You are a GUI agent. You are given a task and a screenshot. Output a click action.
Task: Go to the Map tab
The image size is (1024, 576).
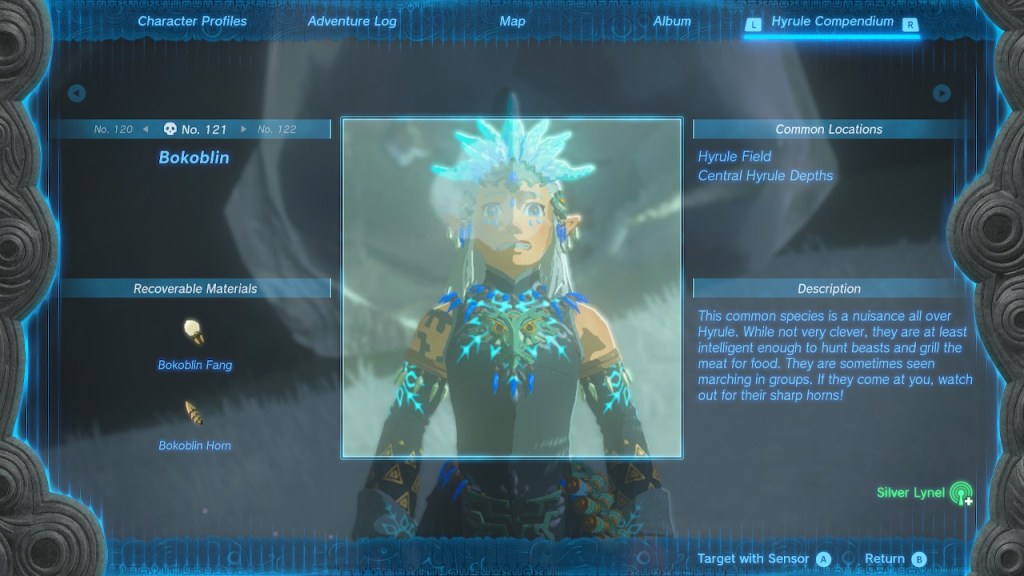(512, 21)
